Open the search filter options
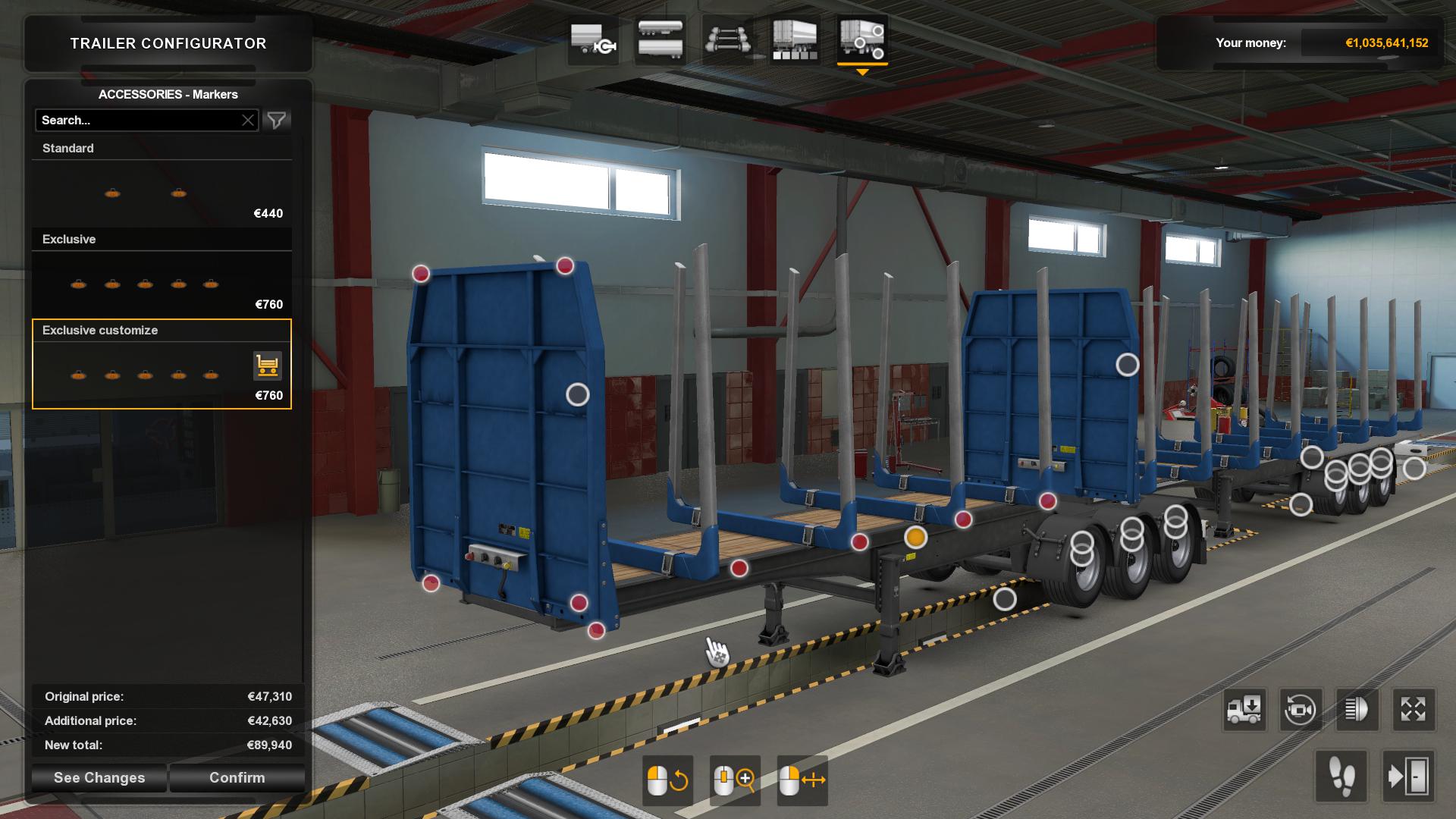 [277, 120]
